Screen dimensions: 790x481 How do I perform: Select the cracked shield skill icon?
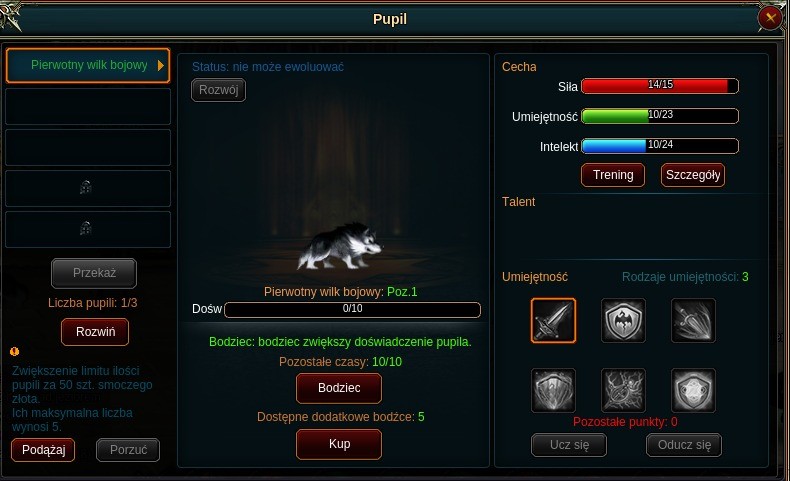(x=553, y=390)
